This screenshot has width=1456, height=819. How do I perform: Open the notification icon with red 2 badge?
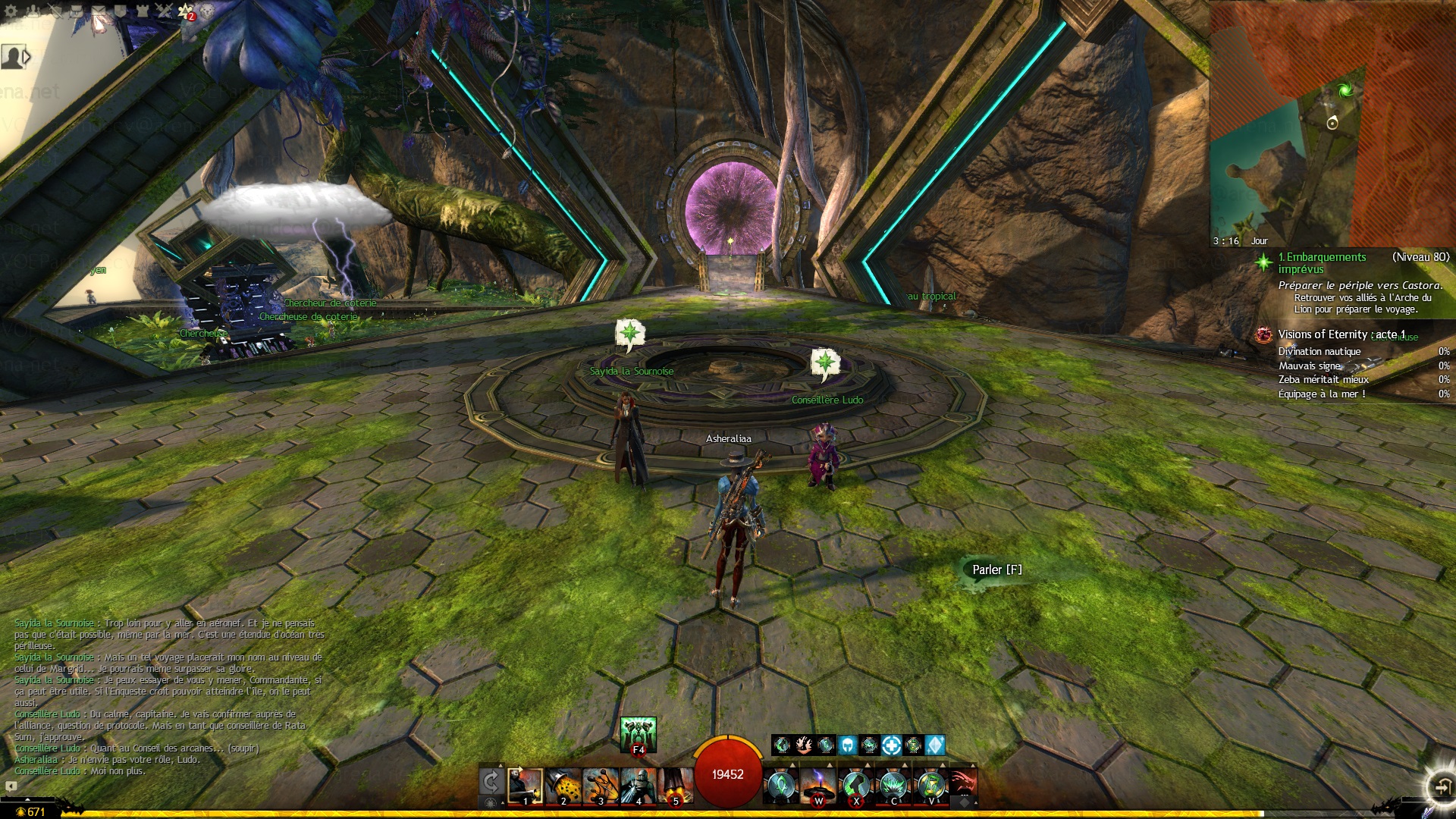tap(186, 11)
